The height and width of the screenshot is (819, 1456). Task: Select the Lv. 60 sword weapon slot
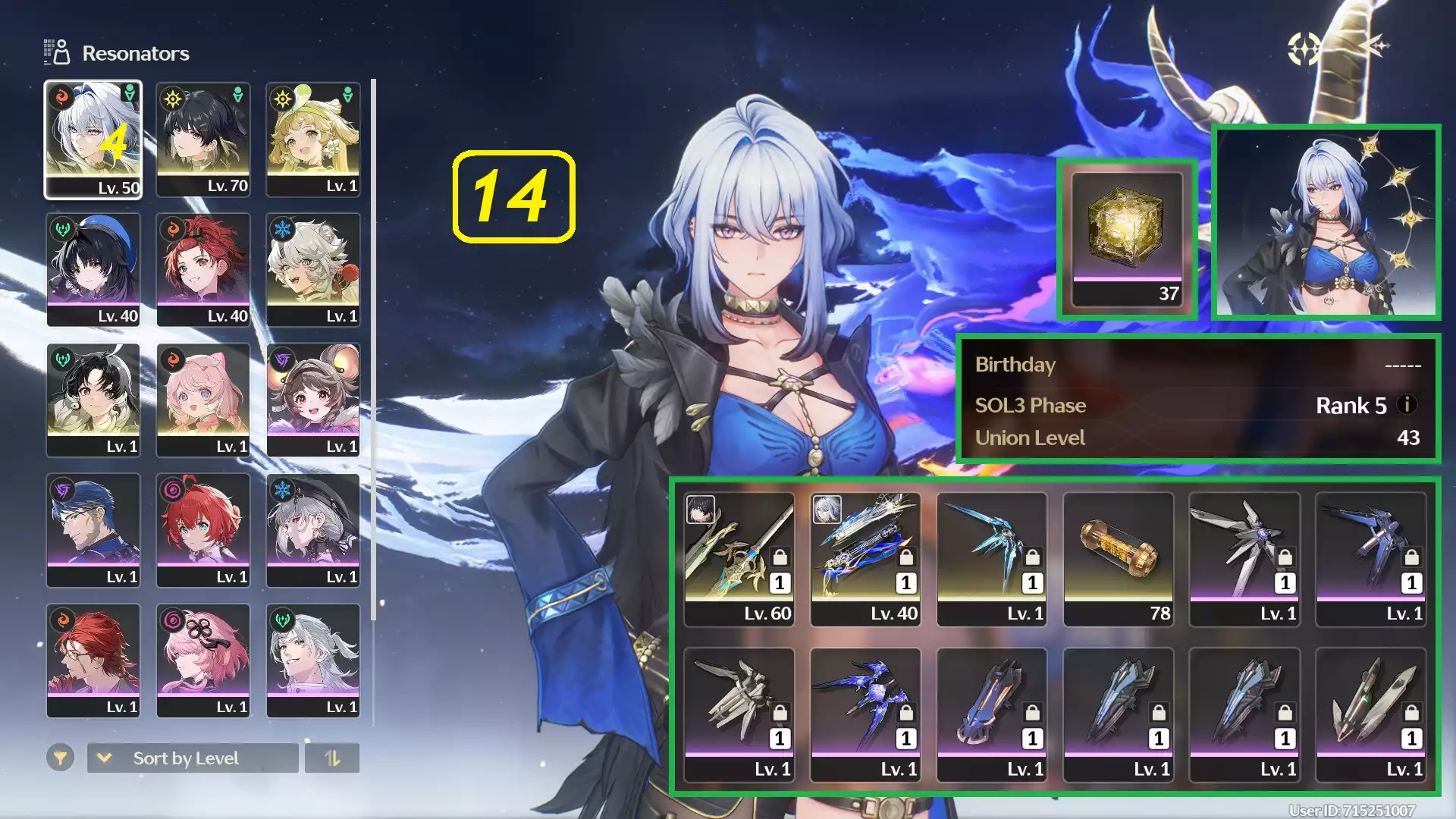click(x=739, y=560)
